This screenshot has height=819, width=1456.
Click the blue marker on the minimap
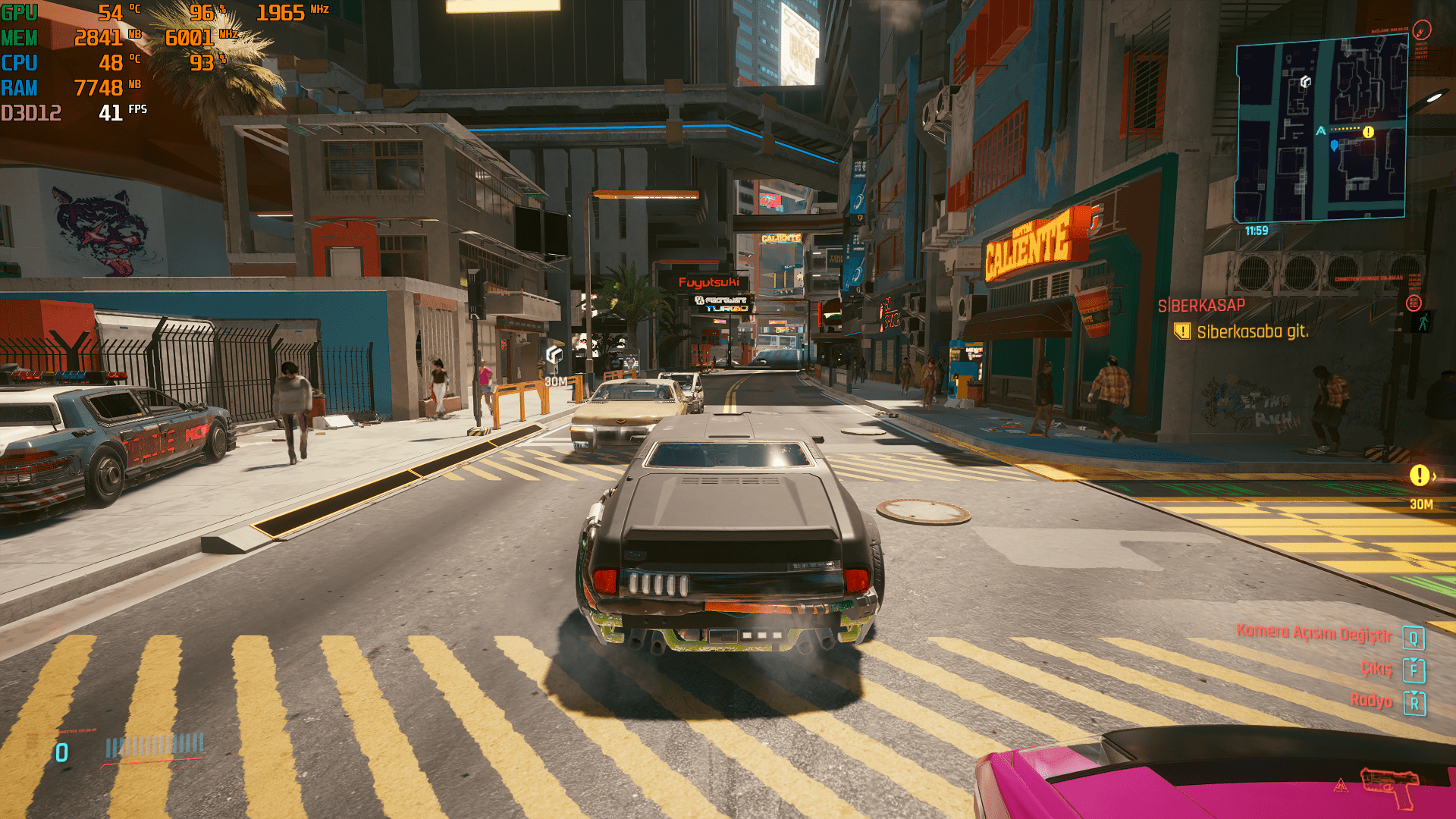point(1334,145)
